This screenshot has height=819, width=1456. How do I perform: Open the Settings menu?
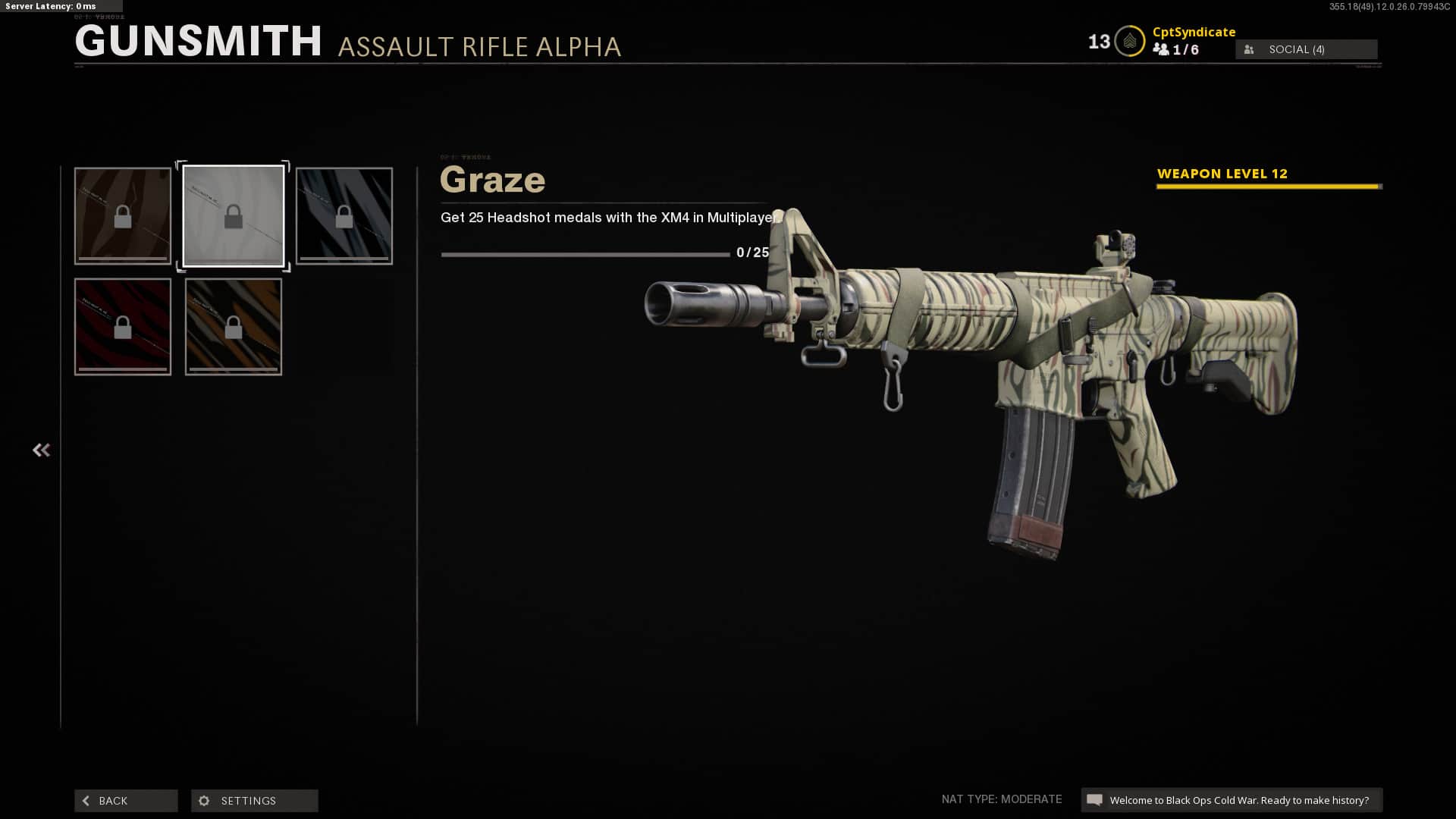(x=254, y=801)
